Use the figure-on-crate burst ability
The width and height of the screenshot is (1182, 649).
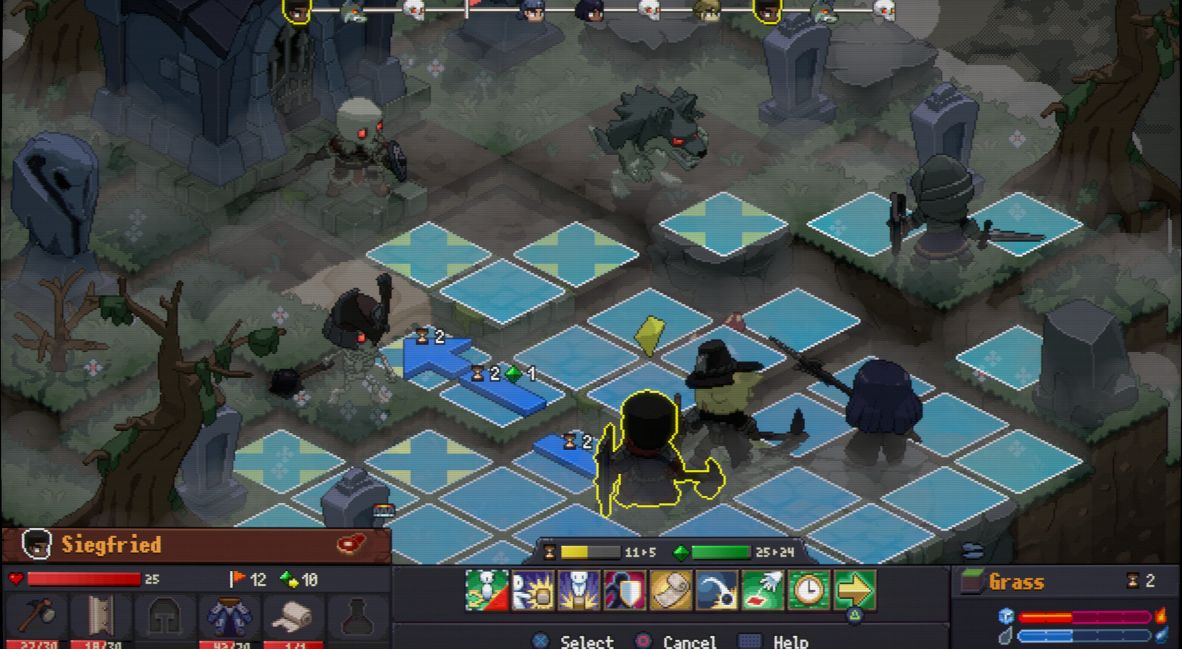[x=579, y=590]
